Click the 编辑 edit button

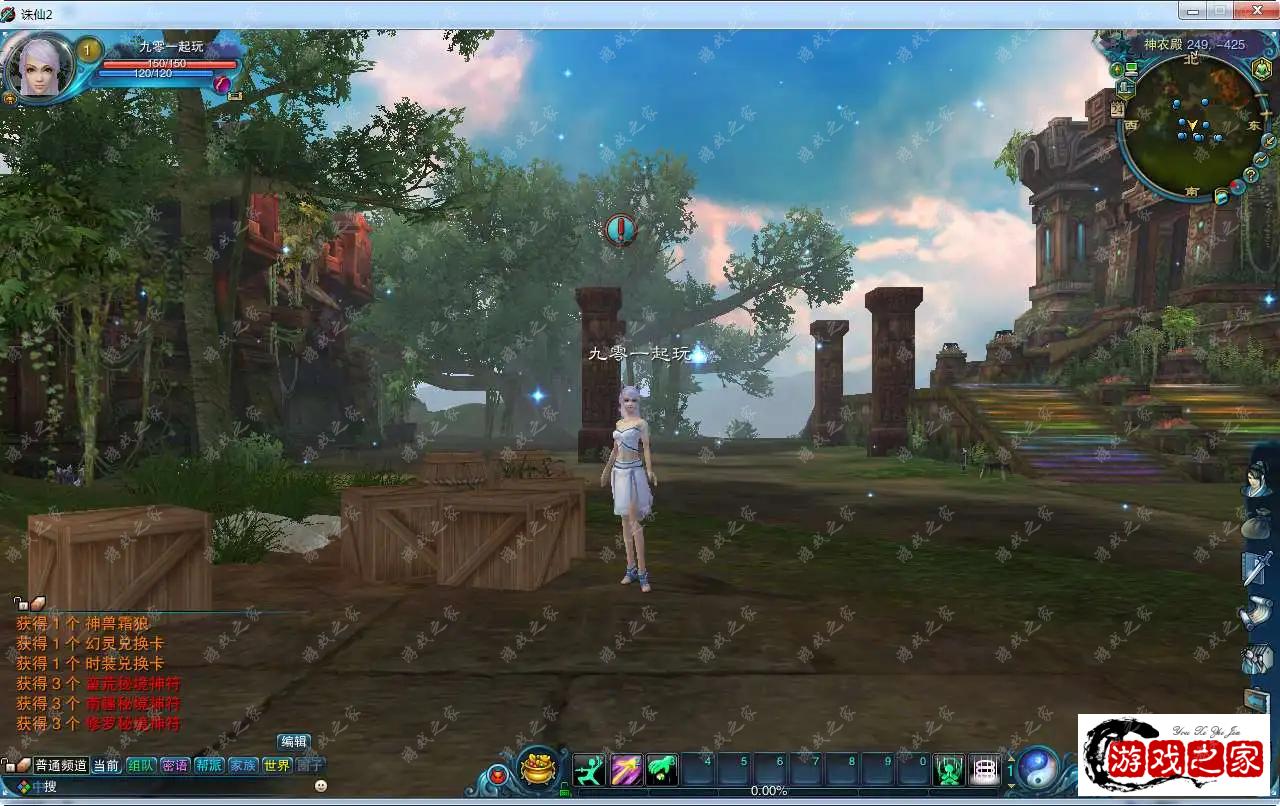[x=294, y=742]
